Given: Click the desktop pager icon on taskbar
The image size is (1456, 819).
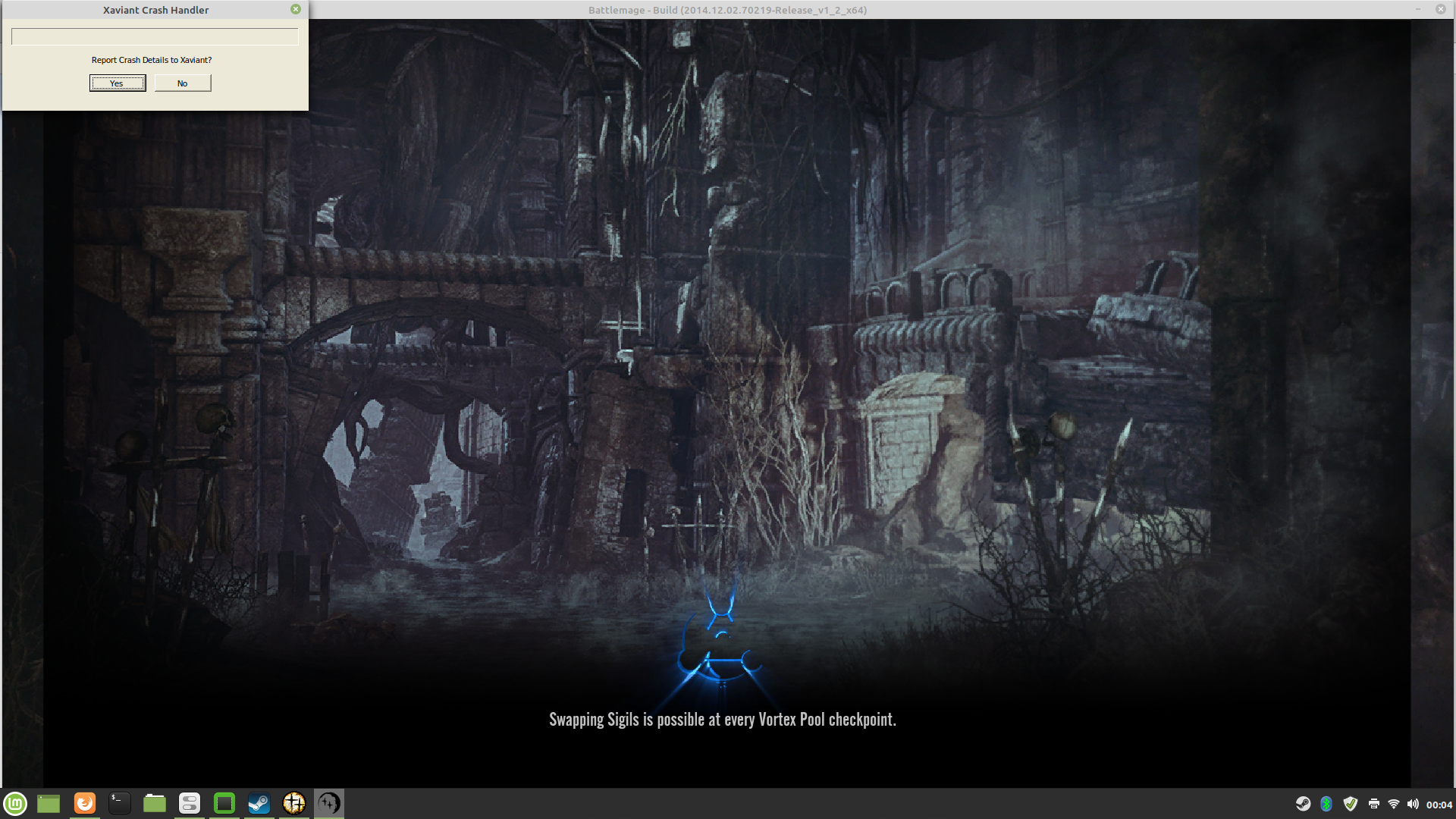Looking at the screenshot, I should (49, 803).
